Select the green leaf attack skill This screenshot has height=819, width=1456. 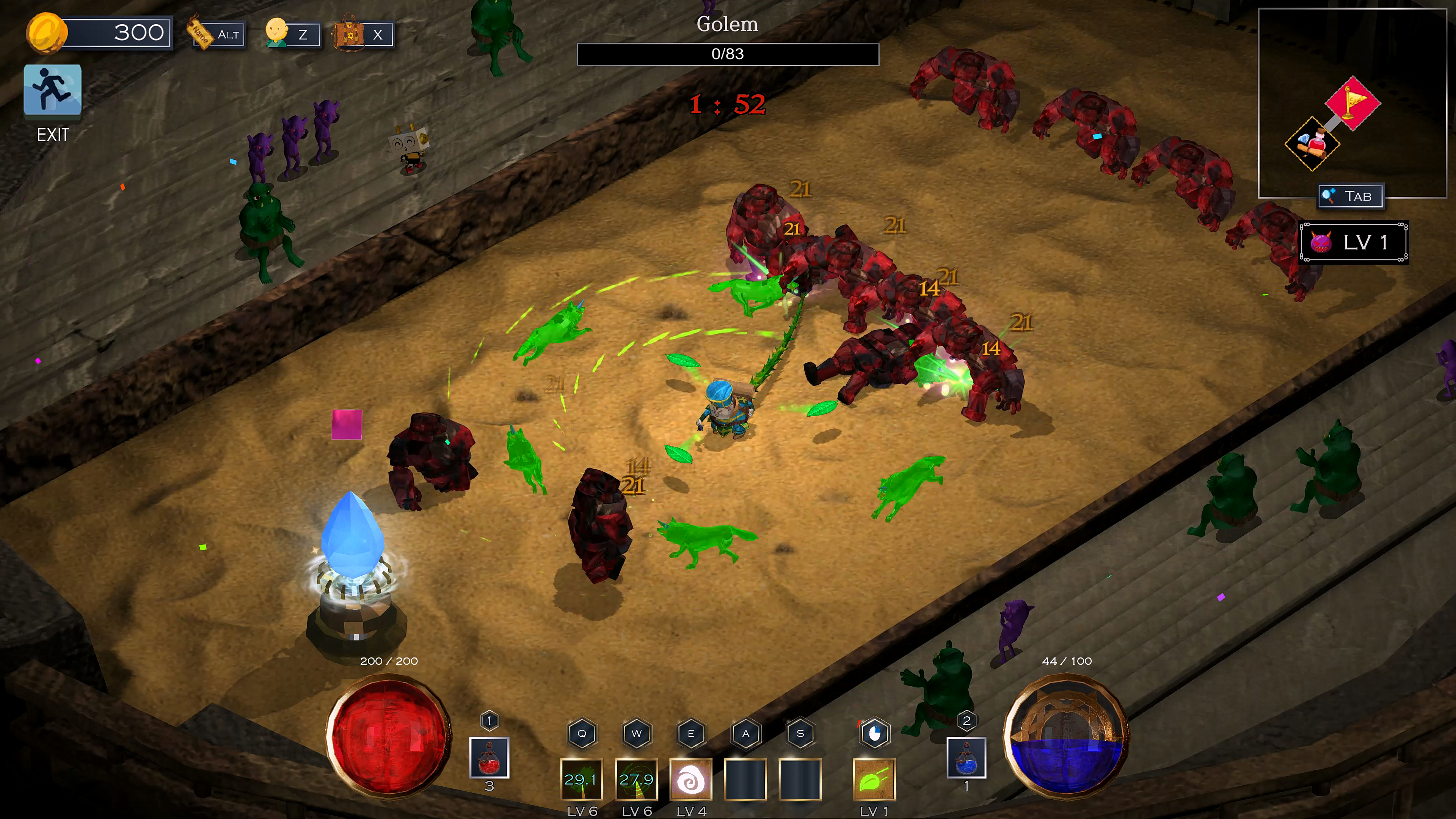pos(874,780)
